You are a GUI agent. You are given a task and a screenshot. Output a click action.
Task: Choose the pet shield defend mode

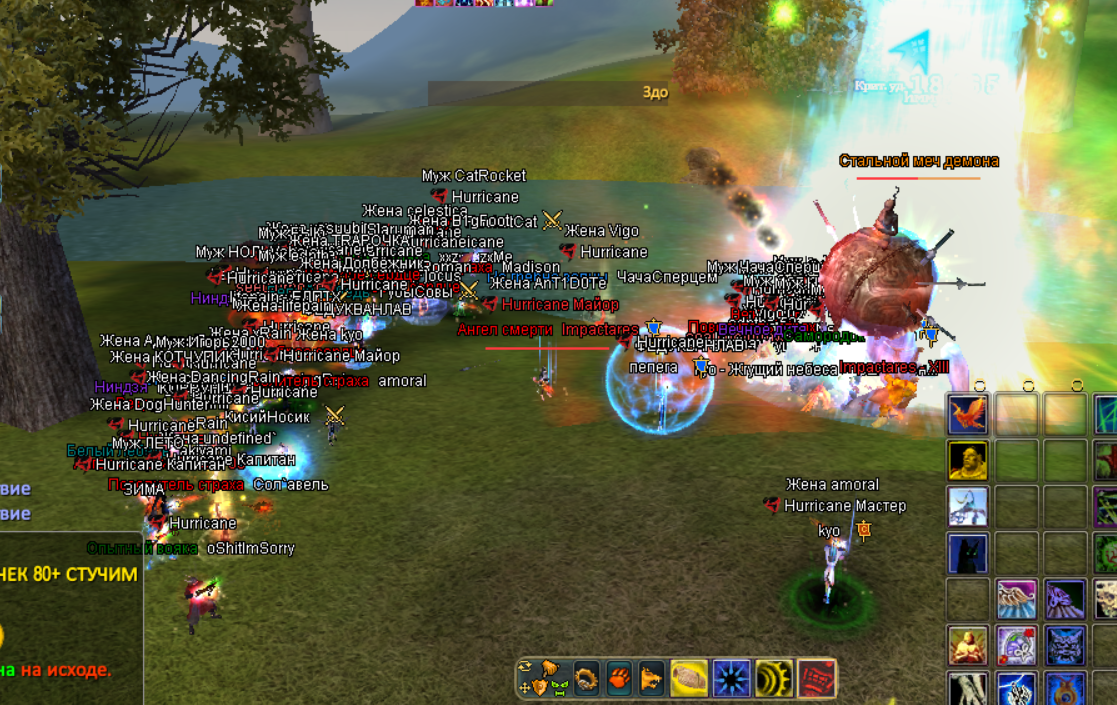541,687
